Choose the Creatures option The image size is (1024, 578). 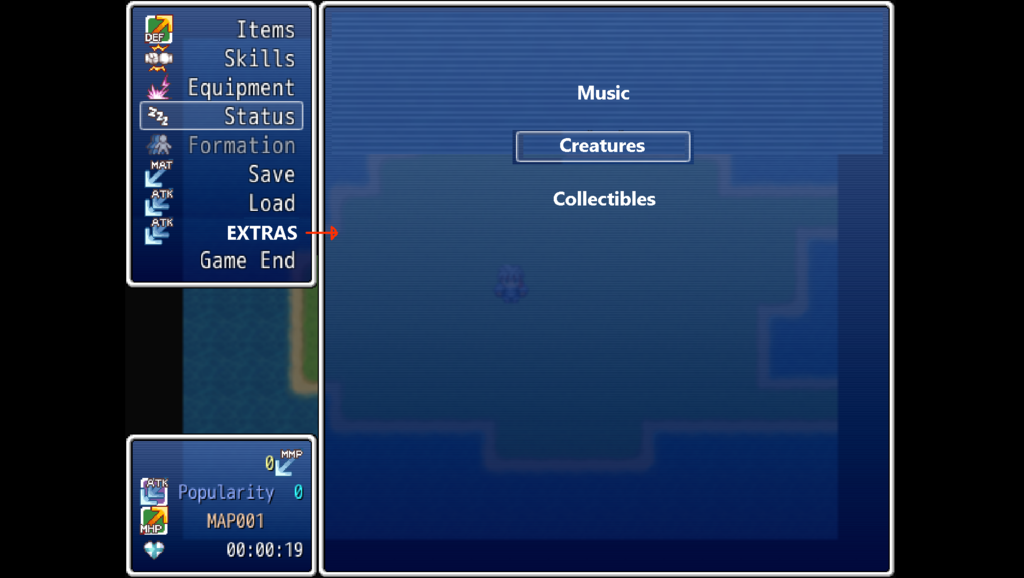[602, 146]
